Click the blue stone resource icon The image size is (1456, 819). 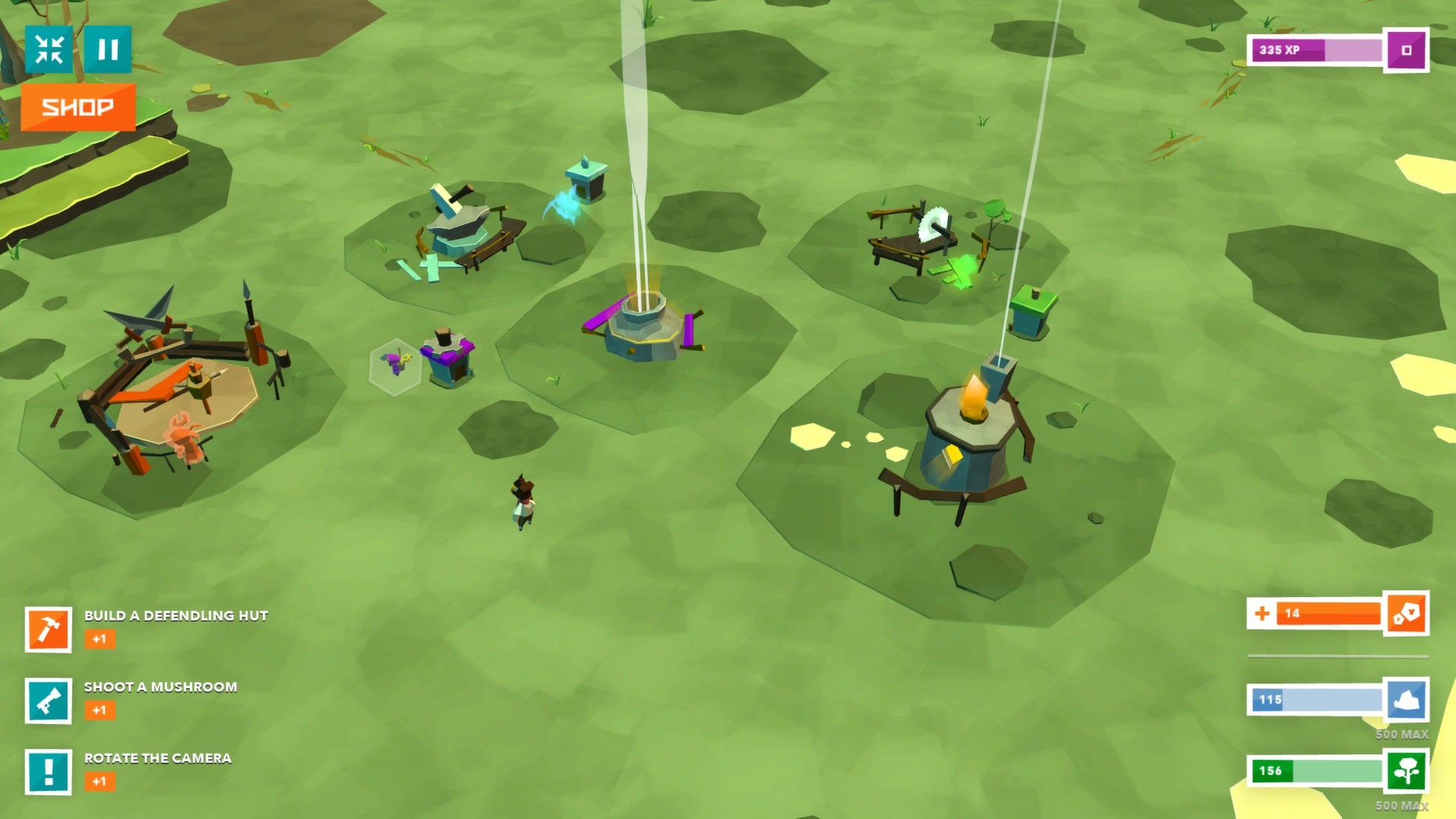(x=1406, y=700)
